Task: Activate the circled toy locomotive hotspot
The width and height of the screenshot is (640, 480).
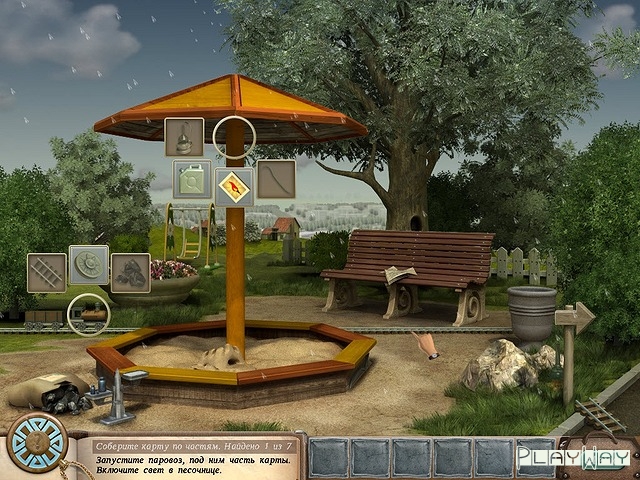Action: [x=87, y=314]
